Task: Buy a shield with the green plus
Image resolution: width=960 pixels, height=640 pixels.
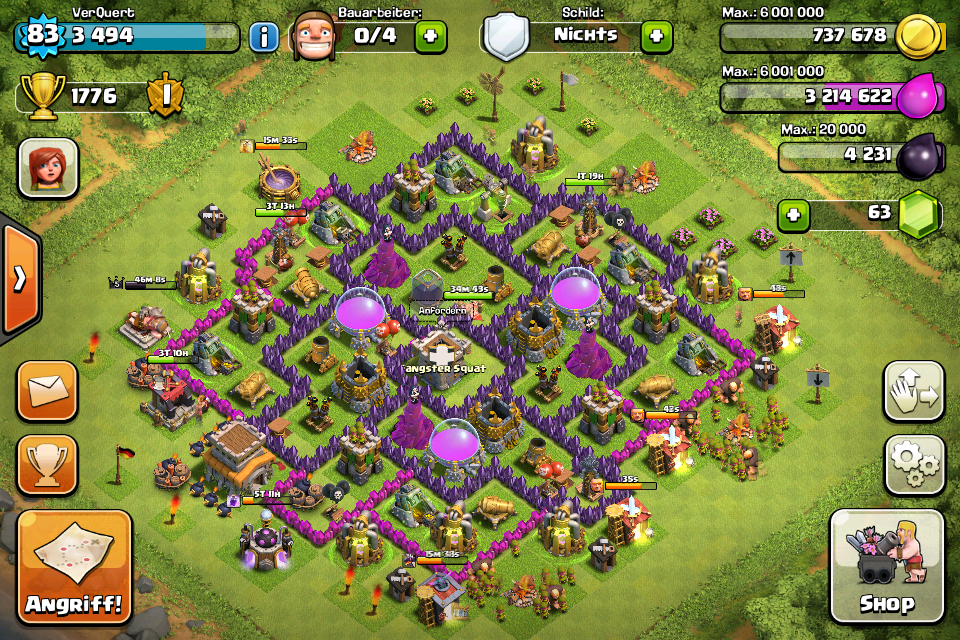Action: tap(656, 36)
